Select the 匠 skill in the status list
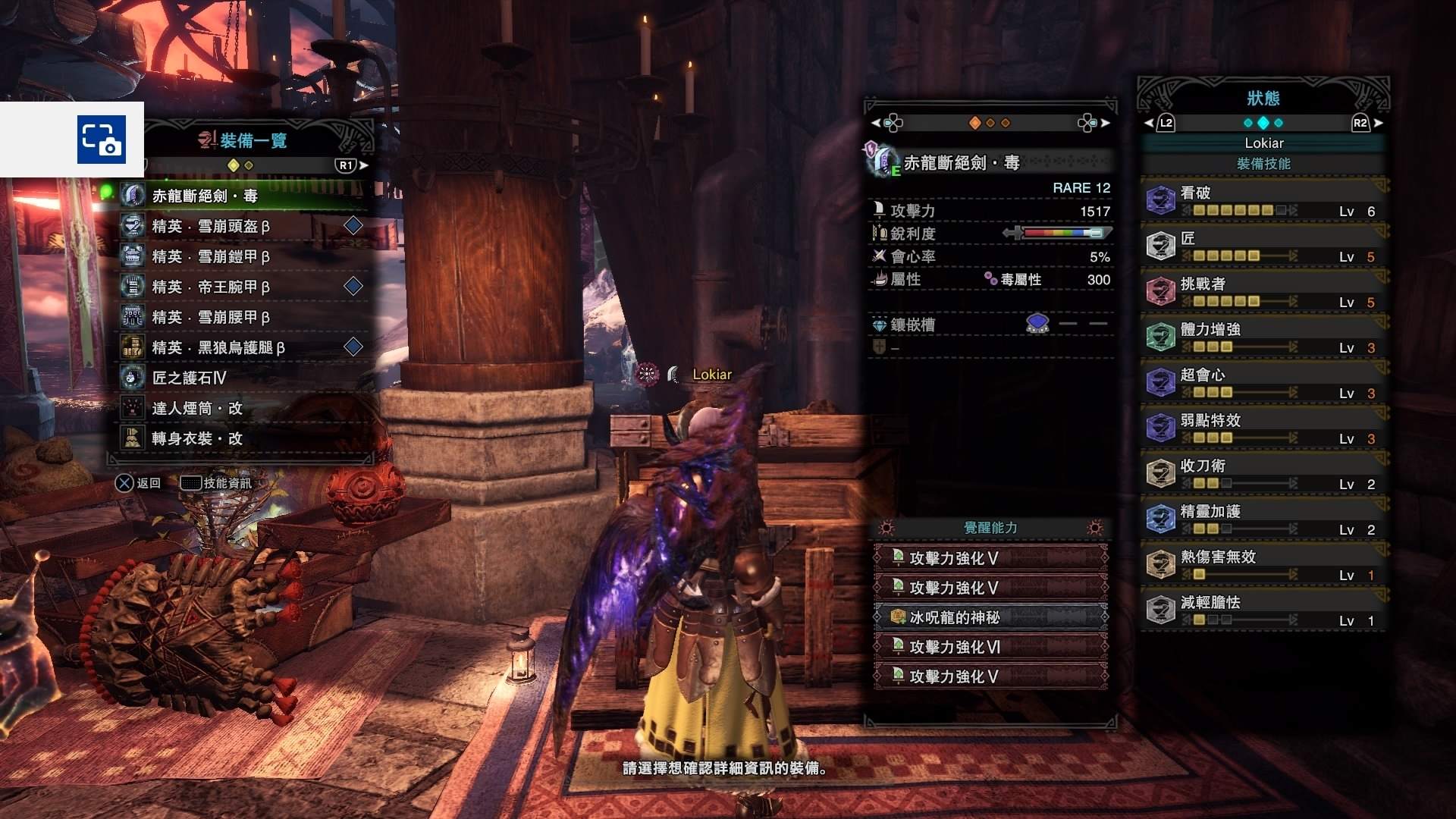This screenshot has height=819, width=1456. tap(1263, 246)
